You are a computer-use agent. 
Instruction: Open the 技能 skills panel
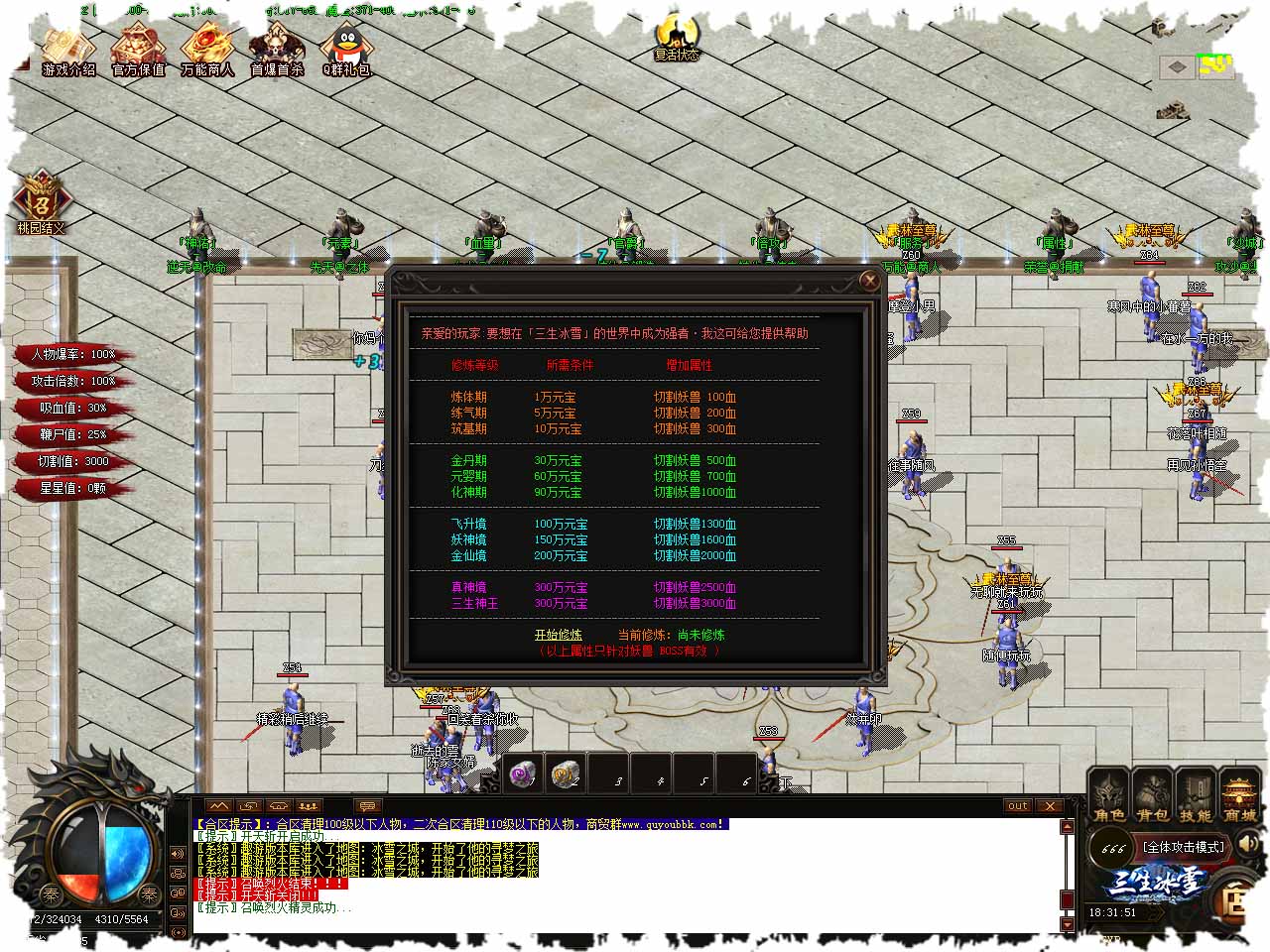[x=1196, y=796]
